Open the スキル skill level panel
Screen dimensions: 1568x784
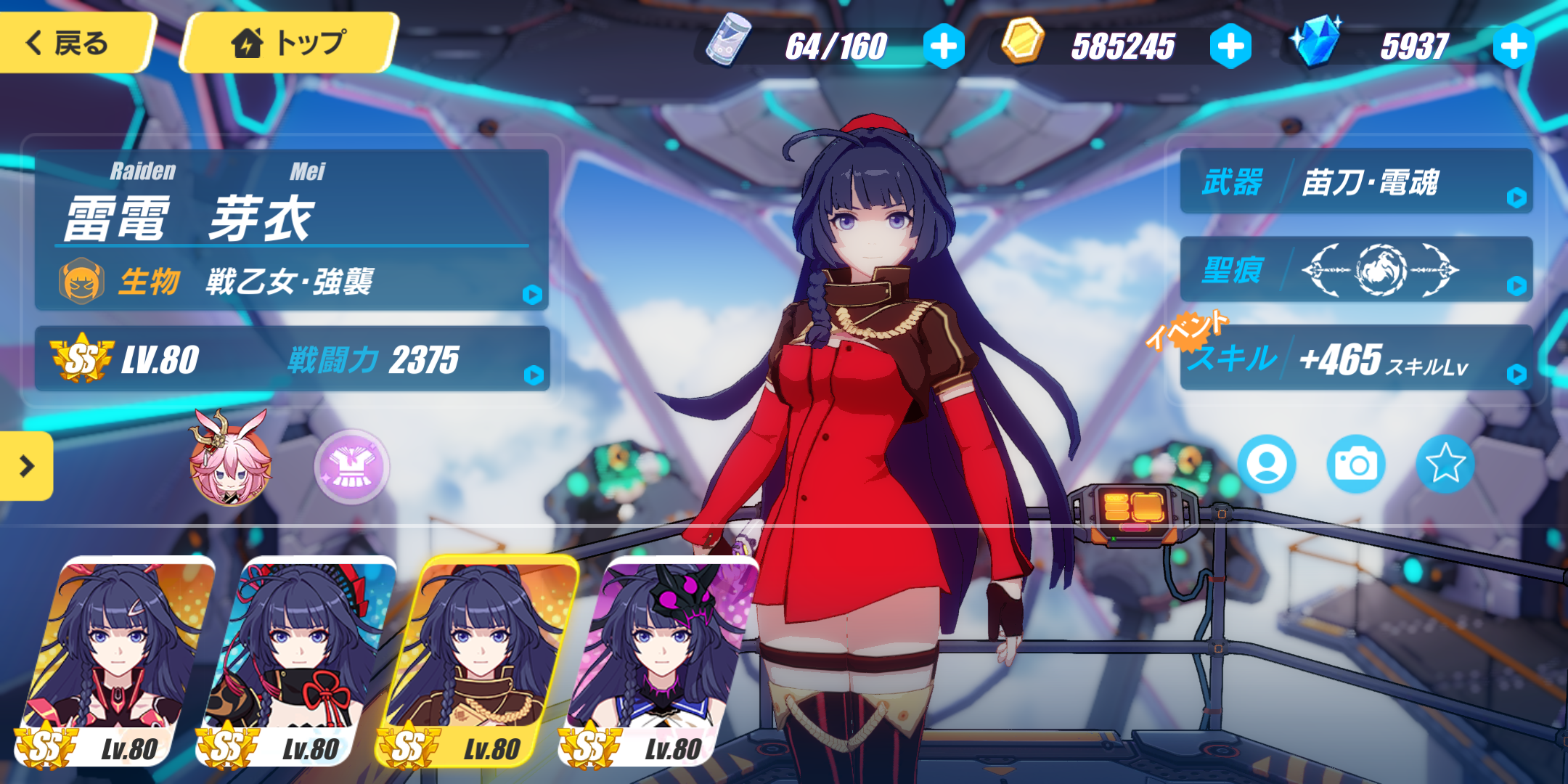click(x=1356, y=359)
